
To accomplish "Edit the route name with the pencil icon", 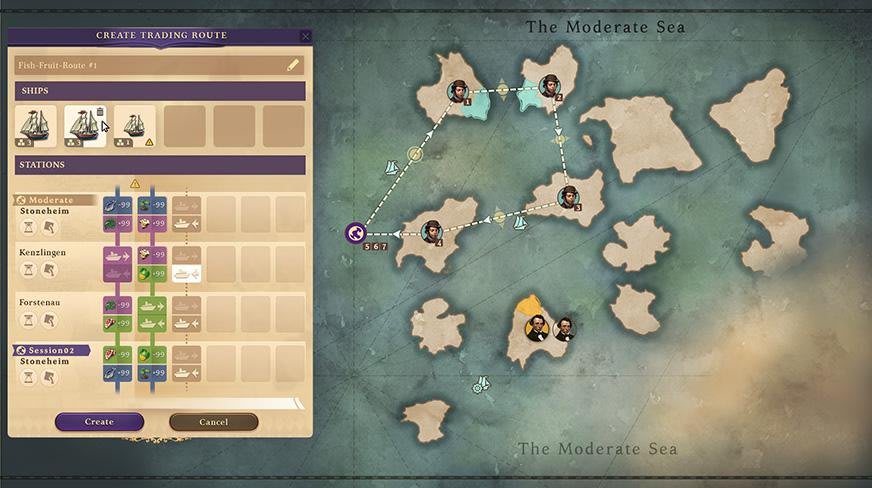I will click(293, 66).
